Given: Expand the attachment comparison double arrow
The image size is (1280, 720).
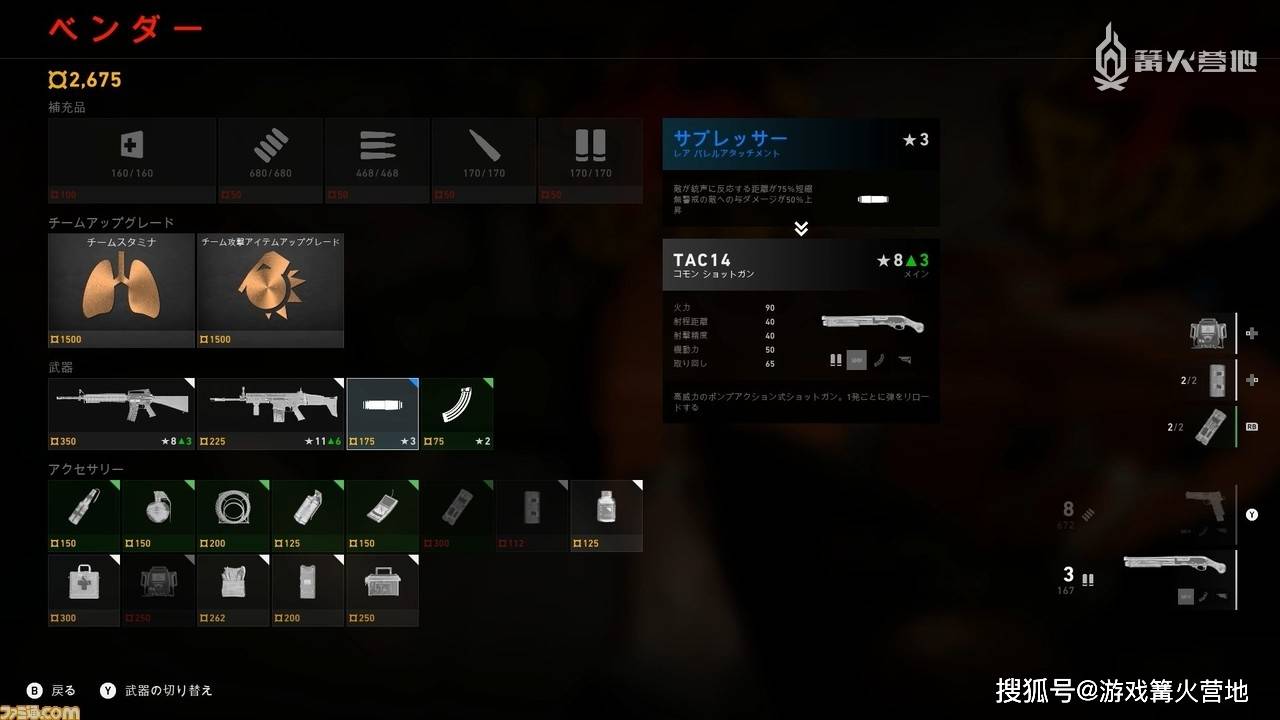Looking at the screenshot, I should click(800, 229).
